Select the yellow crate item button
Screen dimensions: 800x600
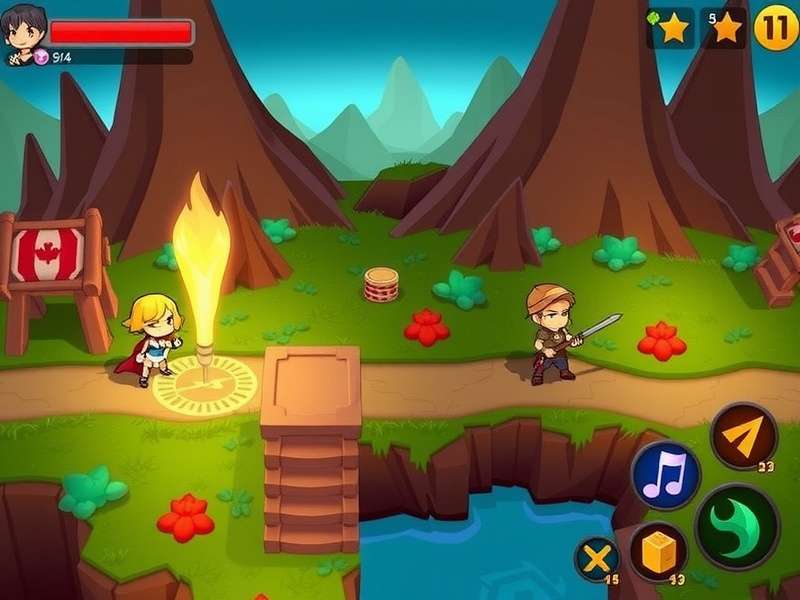point(658,552)
